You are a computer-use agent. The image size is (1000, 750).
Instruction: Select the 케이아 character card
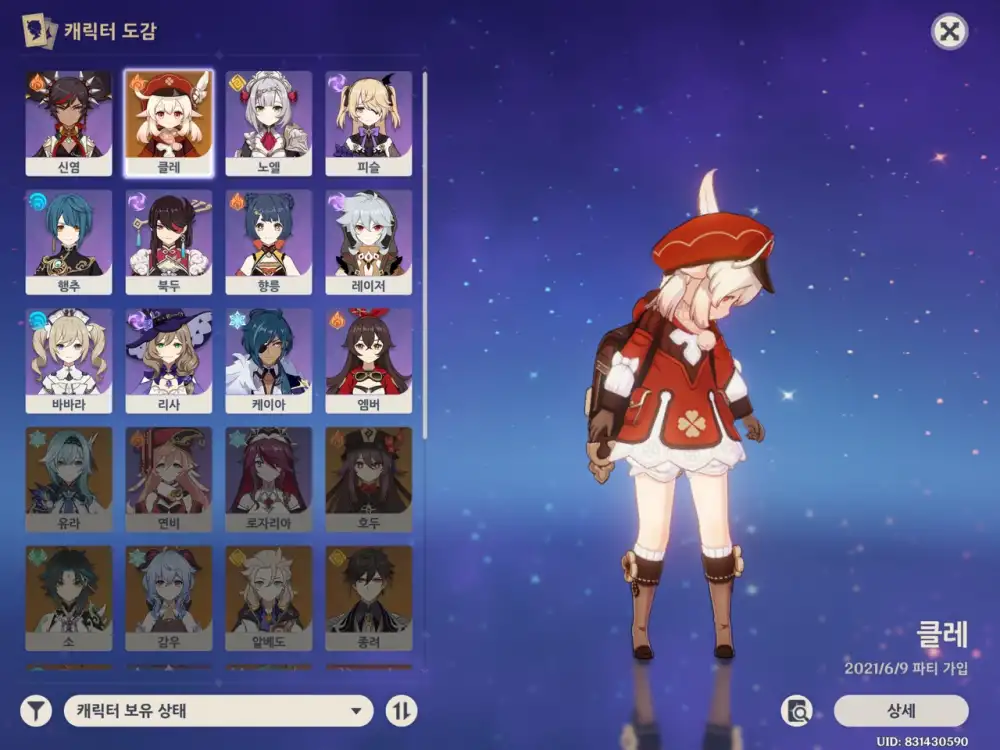[x=269, y=360]
